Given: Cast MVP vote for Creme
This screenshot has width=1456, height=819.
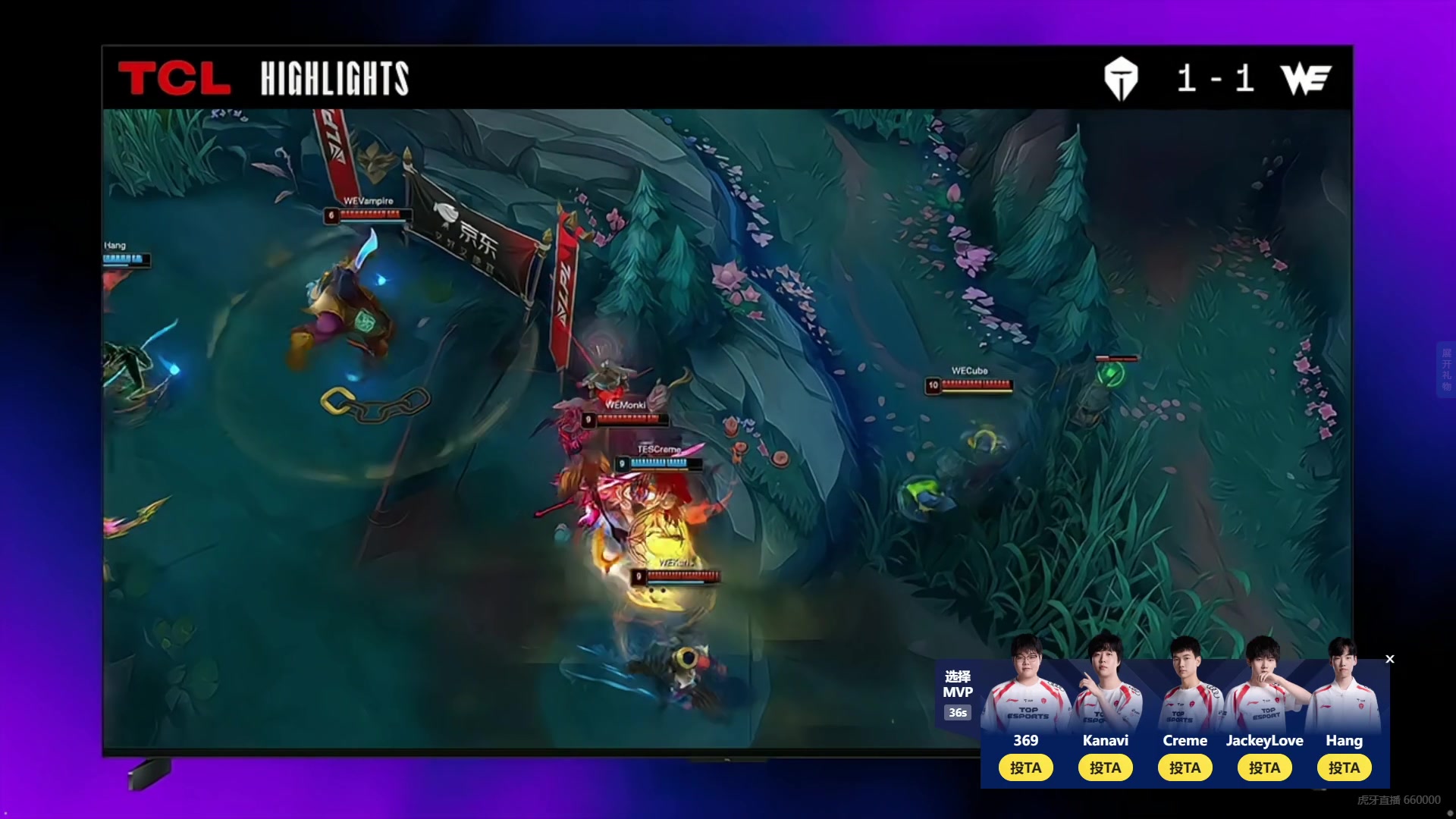Looking at the screenshot, I should (x=1185, y=767).
